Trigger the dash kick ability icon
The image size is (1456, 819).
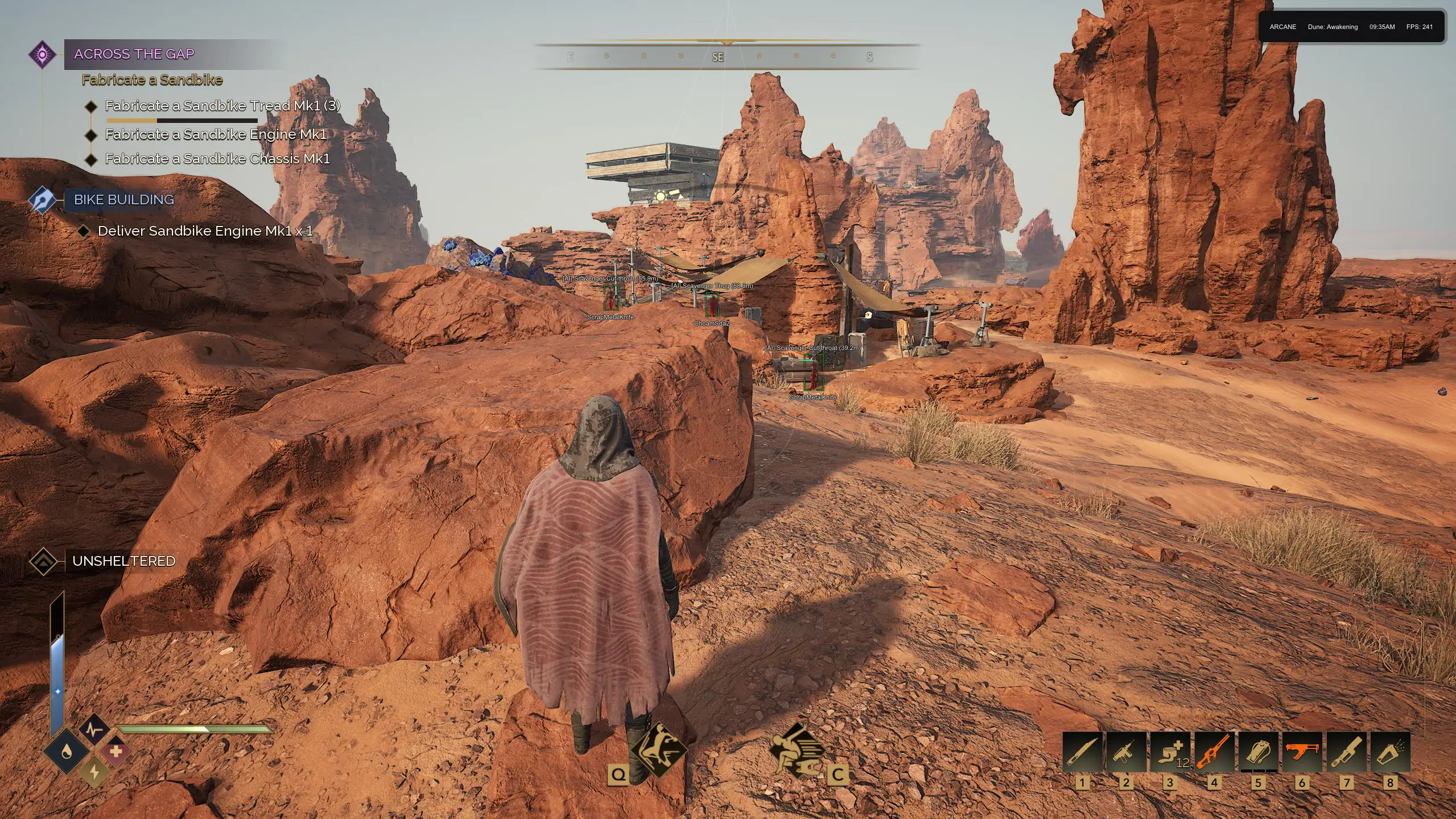[659, 750]
